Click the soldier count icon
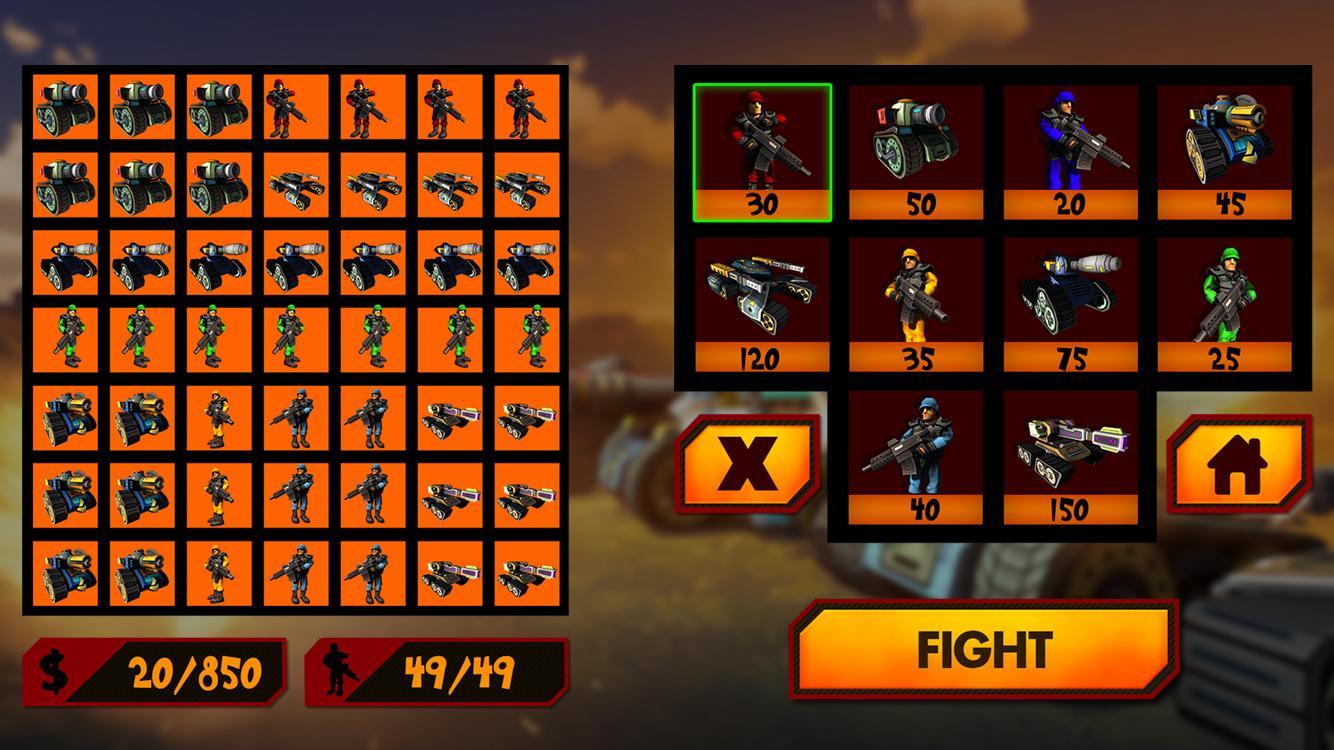Viewport: 1334px width, 750px height. tap(341, 668)
